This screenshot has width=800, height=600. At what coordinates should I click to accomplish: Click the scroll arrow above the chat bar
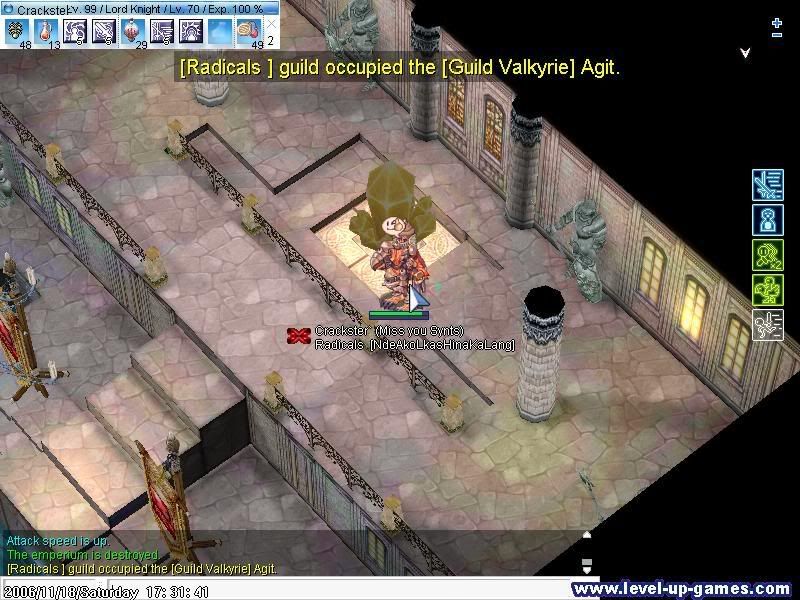coord(587,535)
